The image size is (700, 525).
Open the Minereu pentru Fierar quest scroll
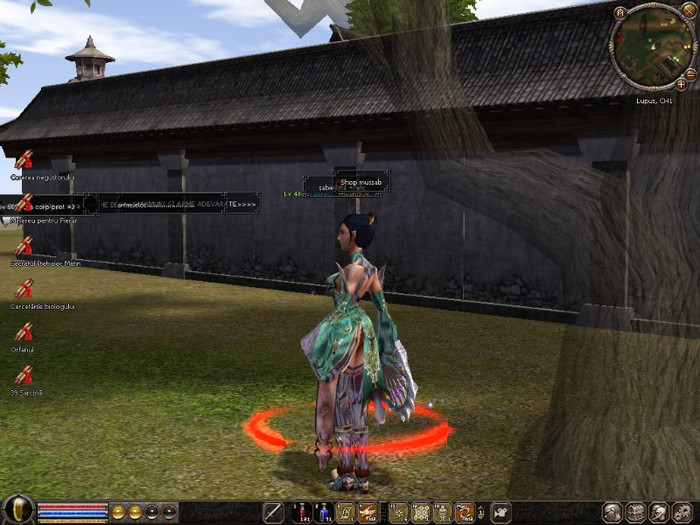point(23,203)
